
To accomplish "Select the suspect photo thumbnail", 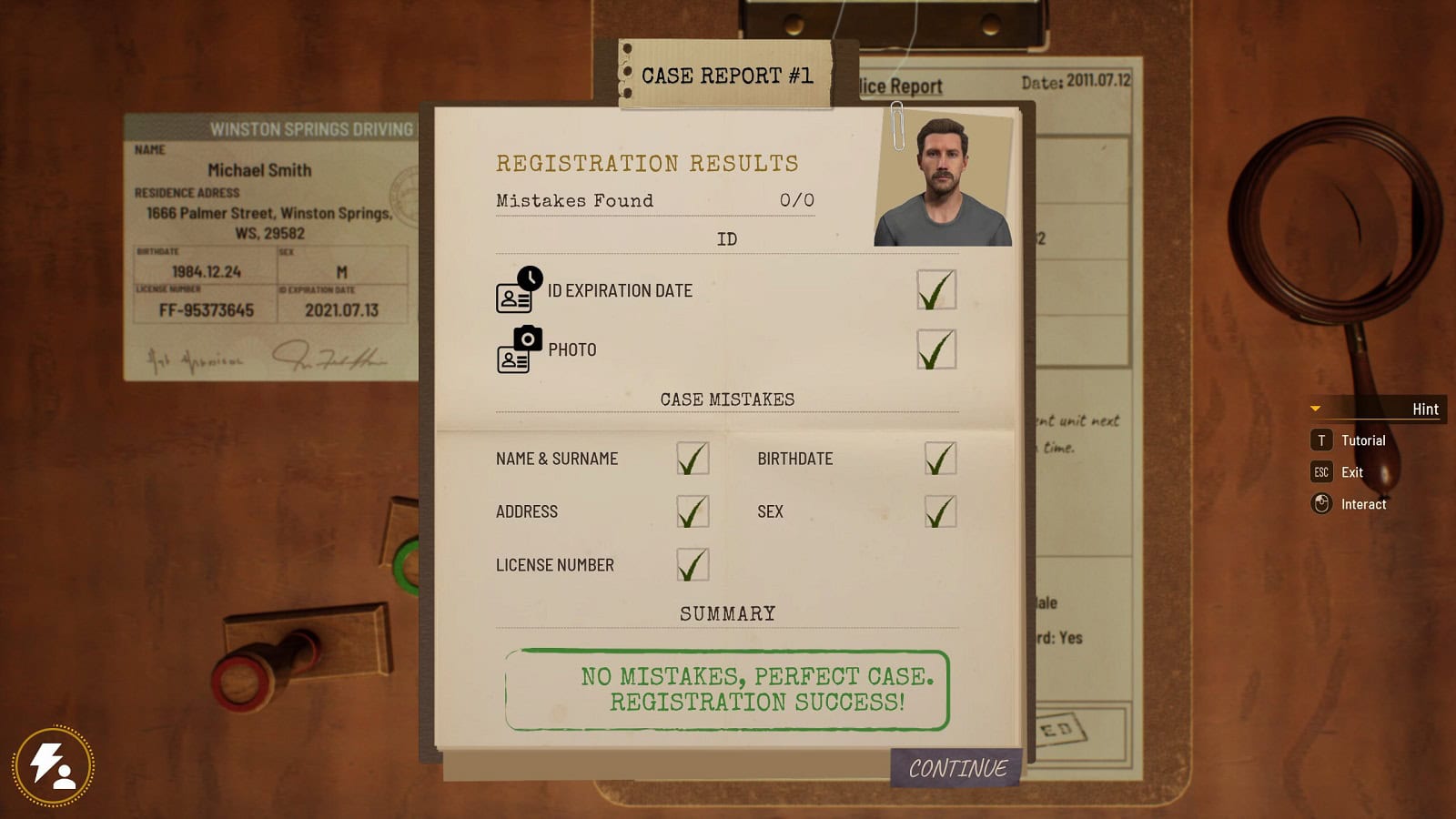I will point(944,180).
